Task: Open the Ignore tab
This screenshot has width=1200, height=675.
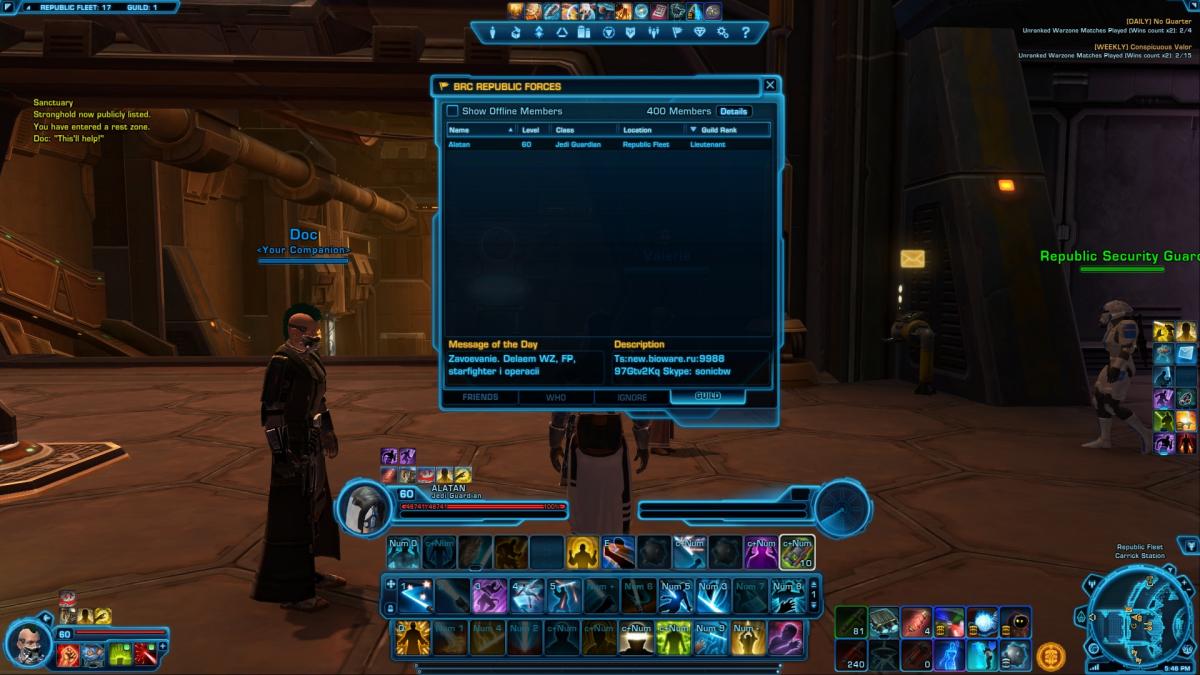Action: coord(632,397)
